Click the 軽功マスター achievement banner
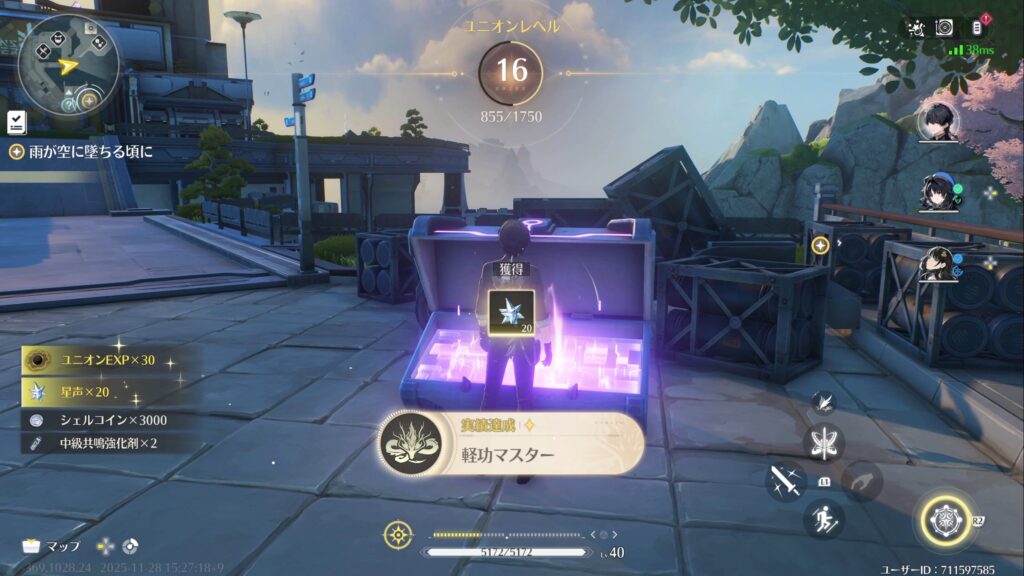The height and width of the screenshot is (576, 1024). tap(511, 445)
